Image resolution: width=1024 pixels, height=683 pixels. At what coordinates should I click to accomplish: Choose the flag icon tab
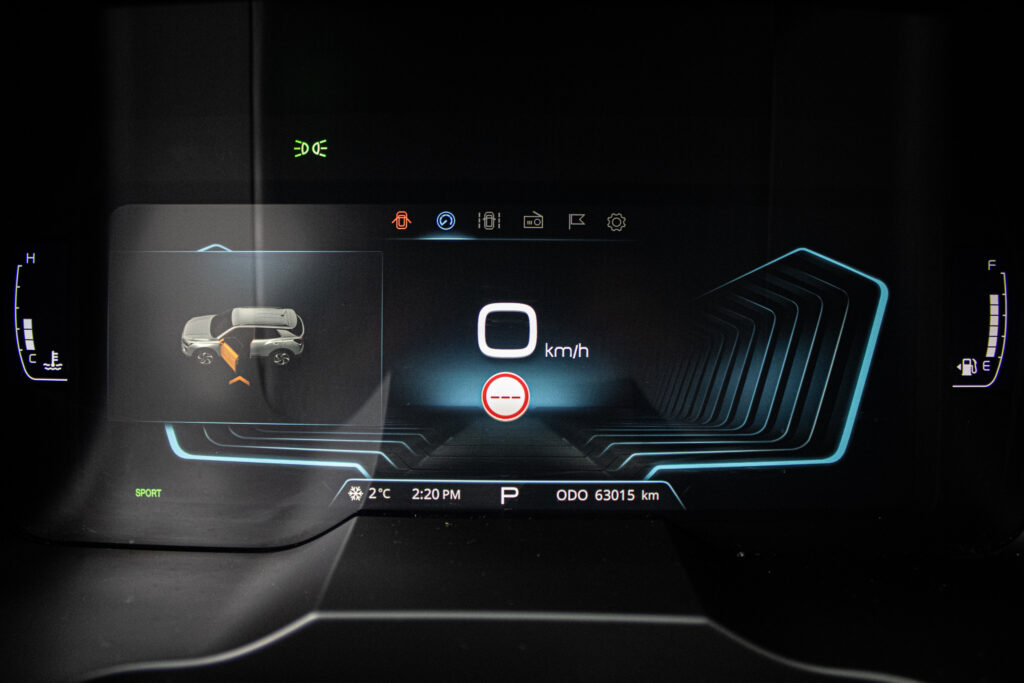pyautogui.click(x=576, y=222)
